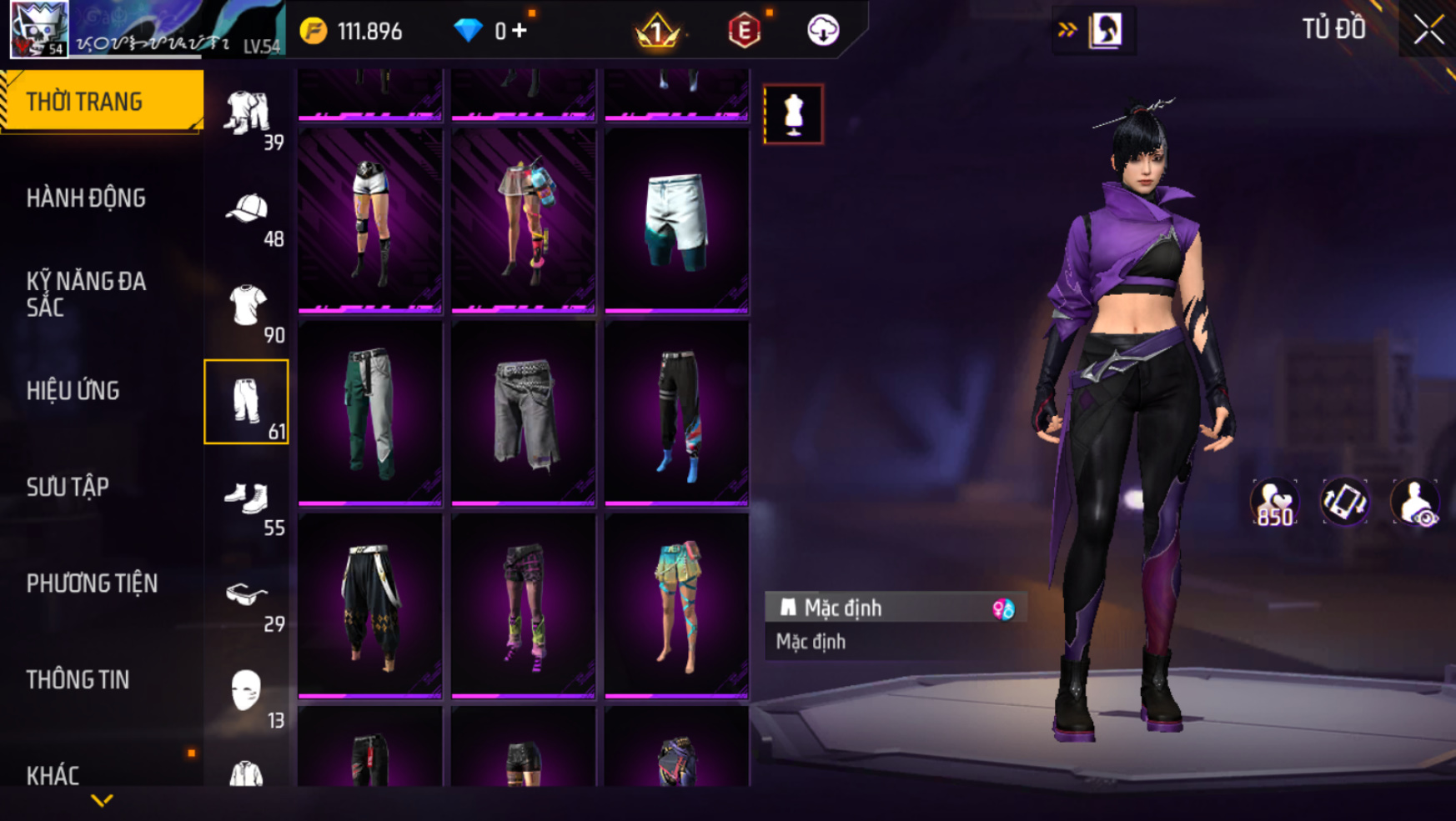Open the PHƯƠNG TIỆN tab
This screenshot has width=1456, height=821.
click(x=92, y=583)
